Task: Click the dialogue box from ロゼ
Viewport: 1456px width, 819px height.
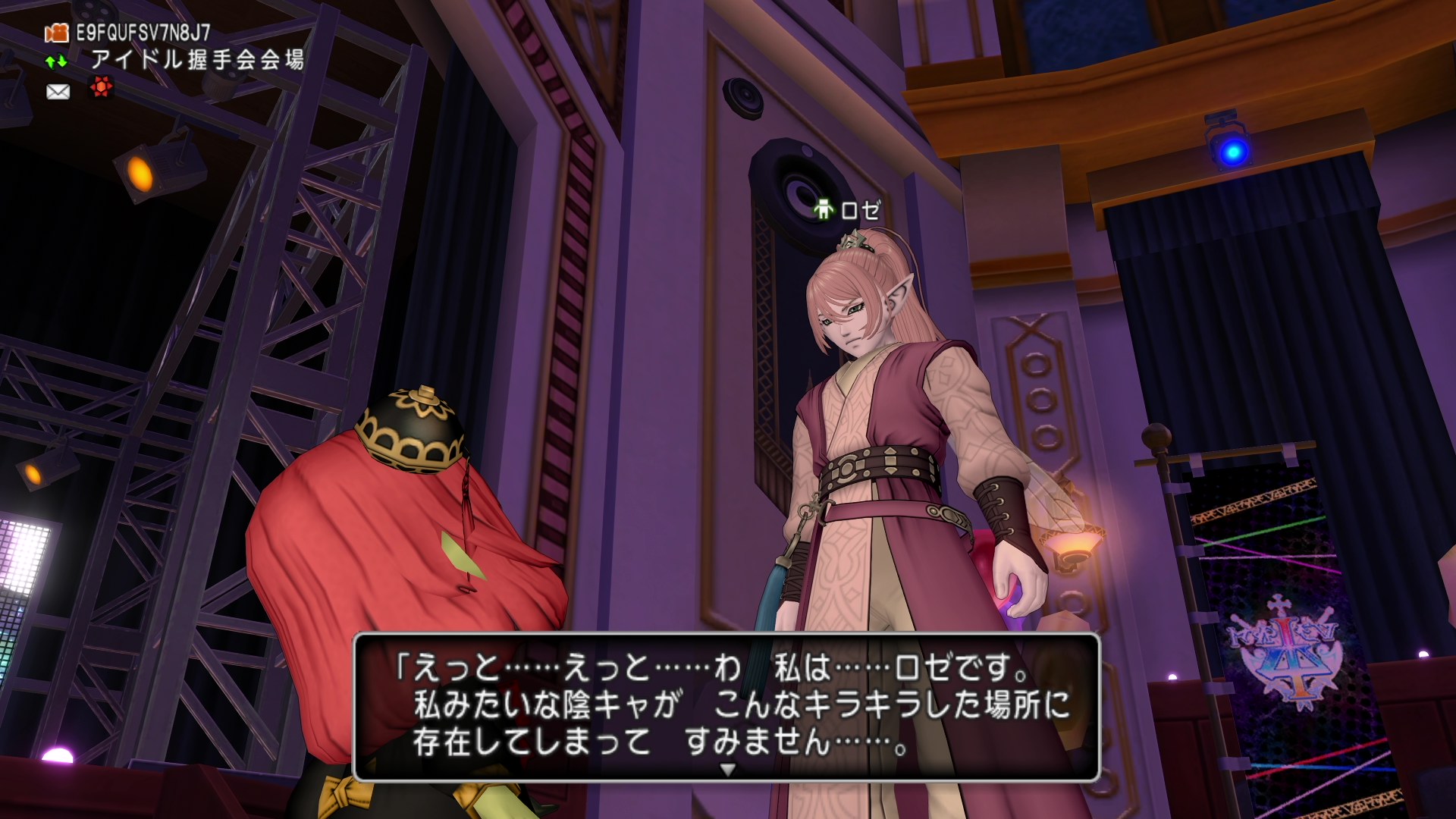Action: [726, 705]
